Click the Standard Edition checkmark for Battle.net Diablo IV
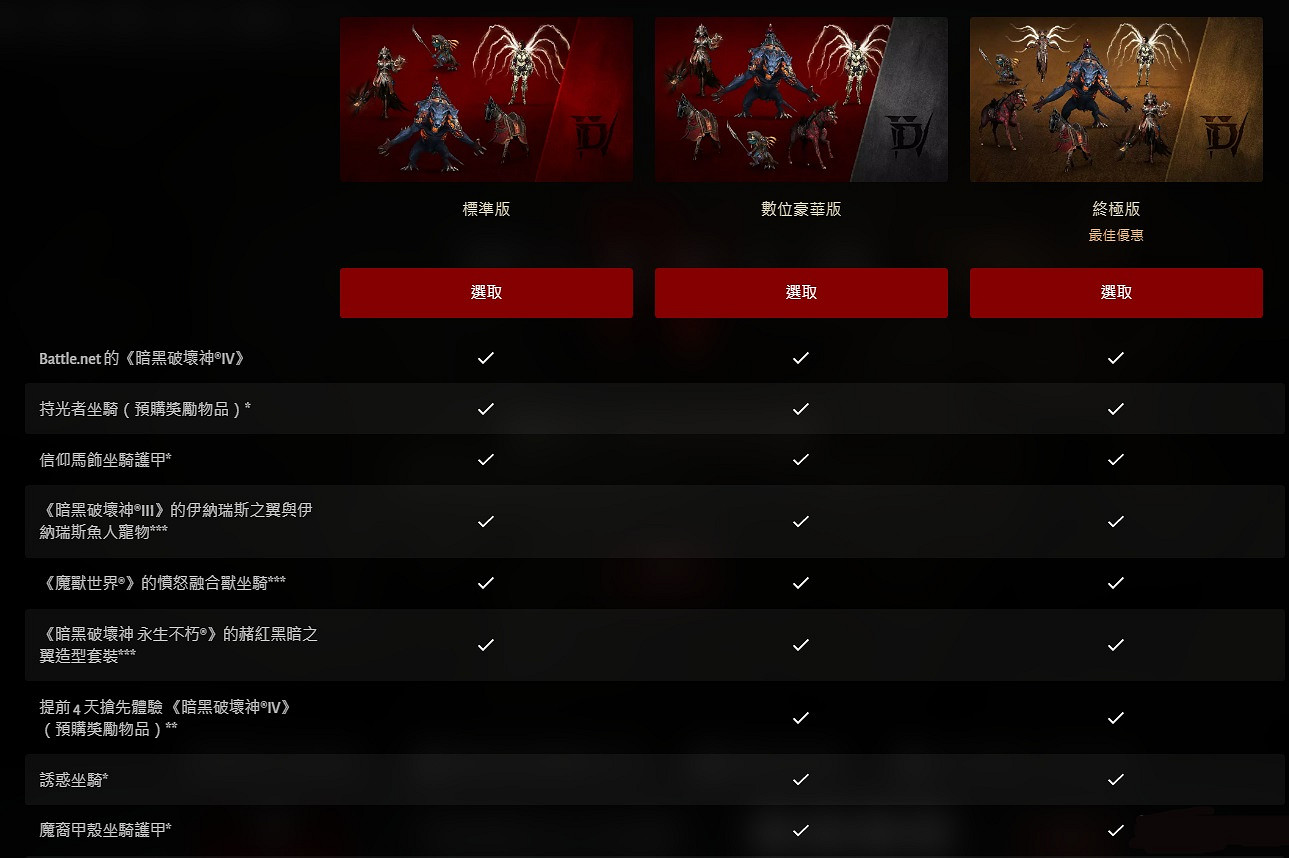 pyautogui.click(x=485, y=357)
